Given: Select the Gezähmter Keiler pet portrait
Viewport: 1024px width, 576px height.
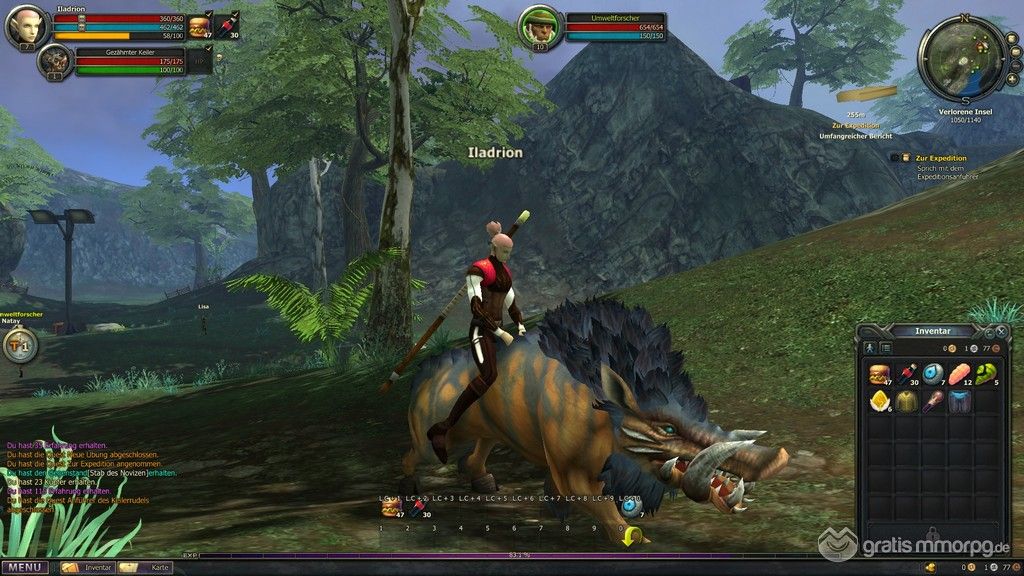Looking at the screenshot, I should pyautogui.click(x=54, y=61).
